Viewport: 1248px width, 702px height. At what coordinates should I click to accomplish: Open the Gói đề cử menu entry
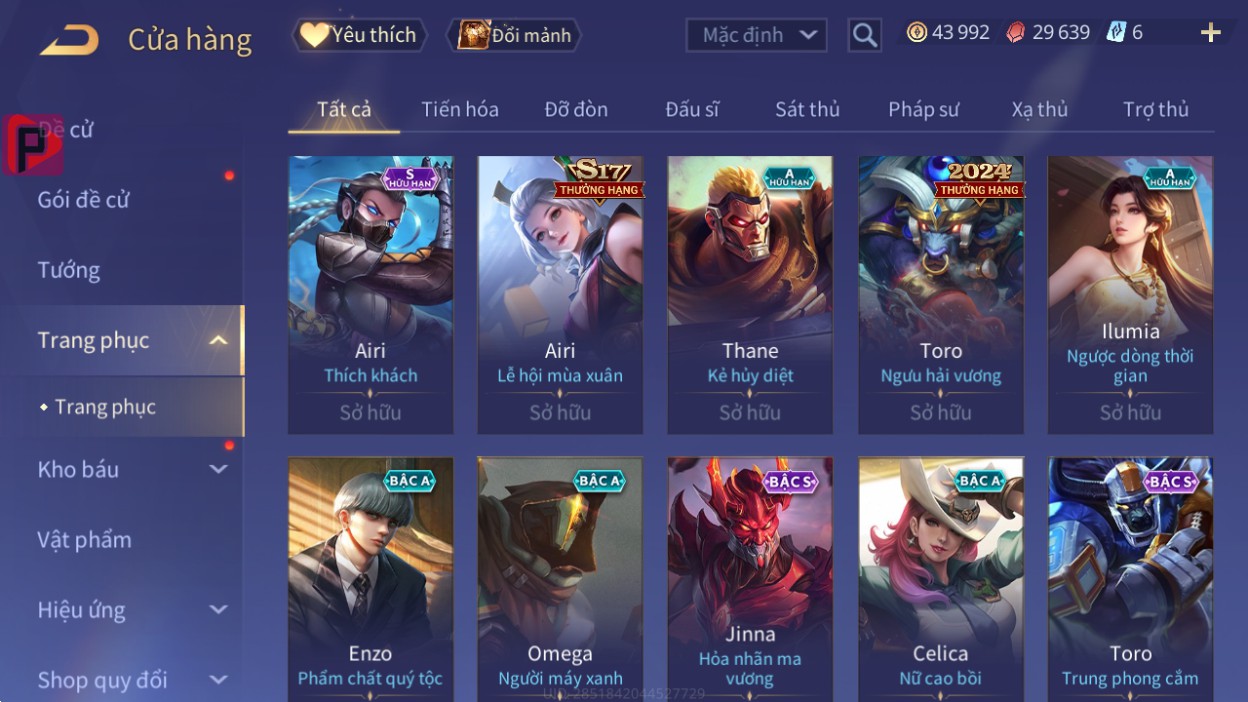(x=84, y=199)
